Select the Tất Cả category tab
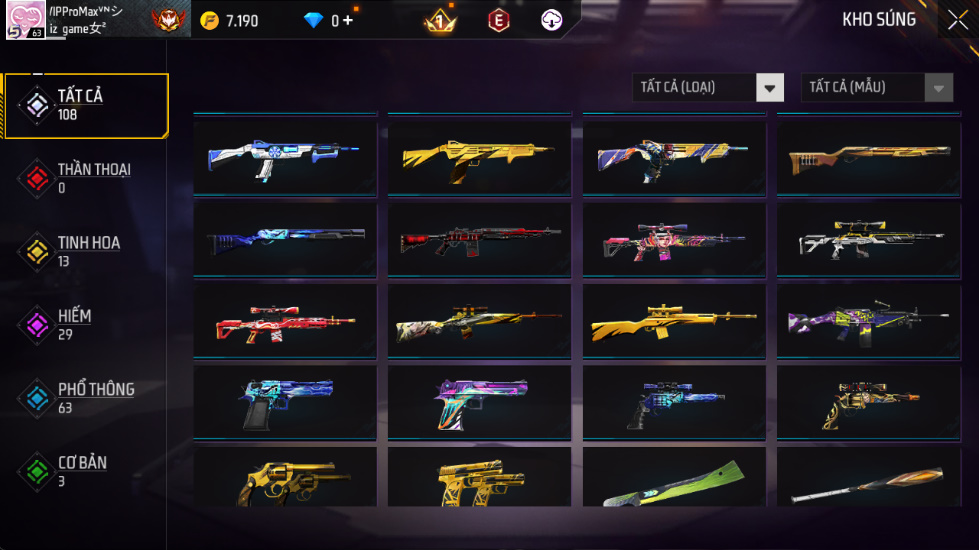Screen dimensions: 979x550 (x=86, y=105)
